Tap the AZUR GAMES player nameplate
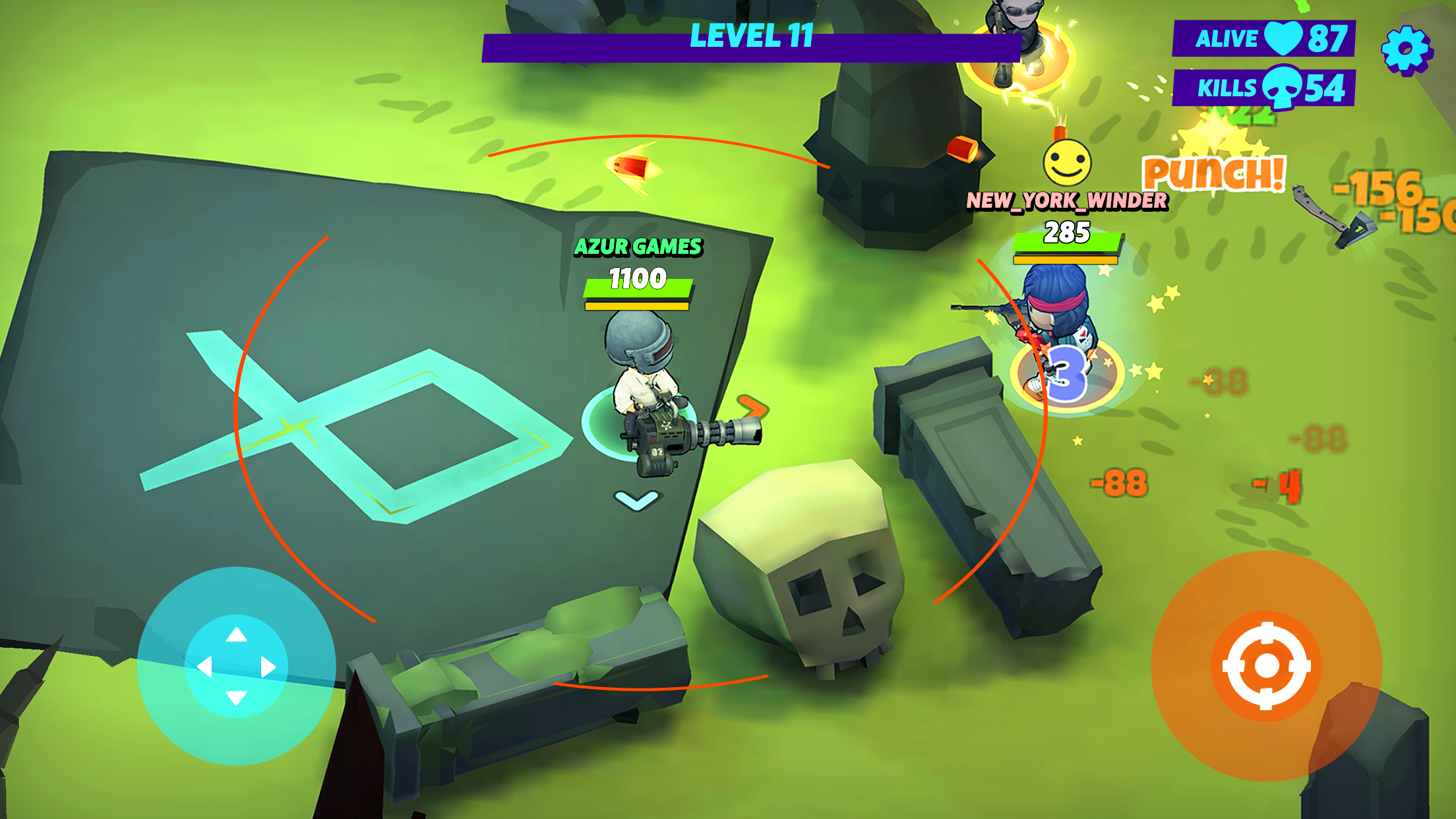The height and width of the screenshot is (819, 1456). [x=638, y=248]
